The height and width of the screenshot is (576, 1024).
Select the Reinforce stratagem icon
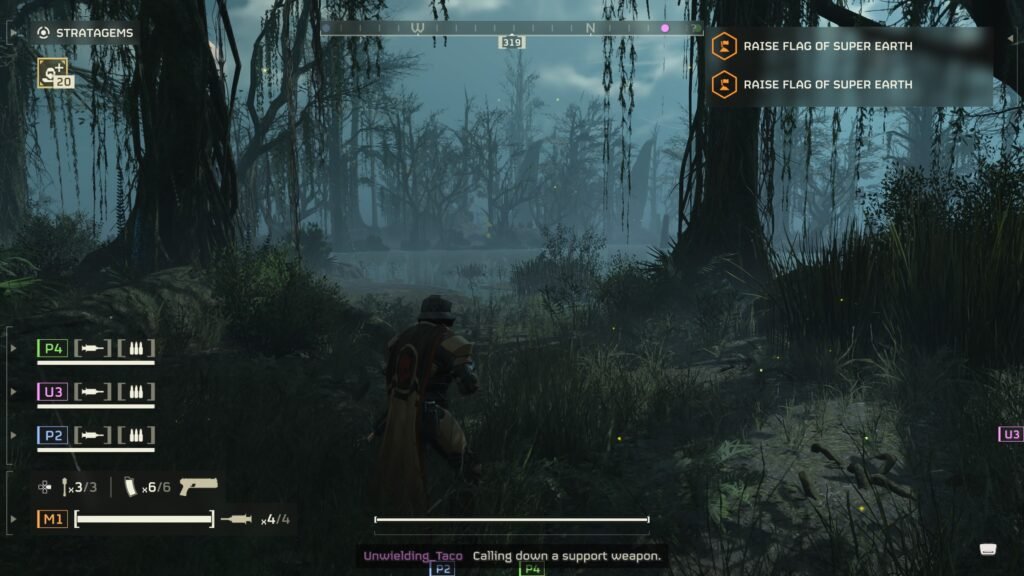click(x=52, y=73)
